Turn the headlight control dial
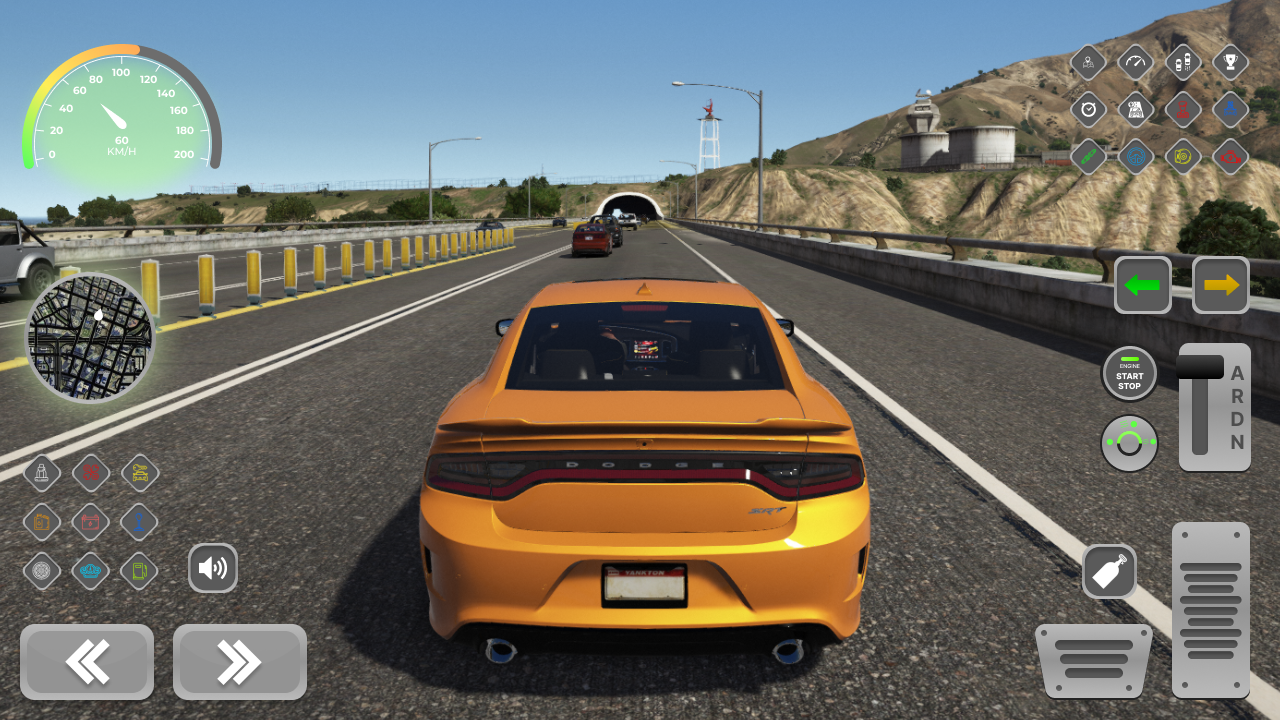The image size is (1280, 720). tap(1129, 442)
